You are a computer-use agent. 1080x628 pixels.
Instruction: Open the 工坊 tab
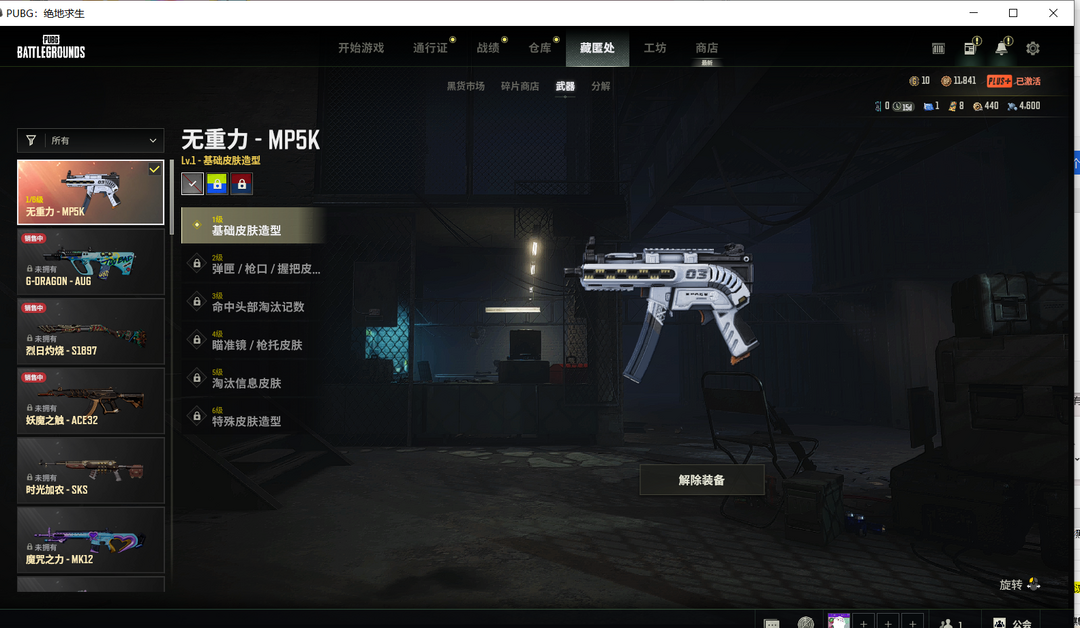tap(655, 48)
